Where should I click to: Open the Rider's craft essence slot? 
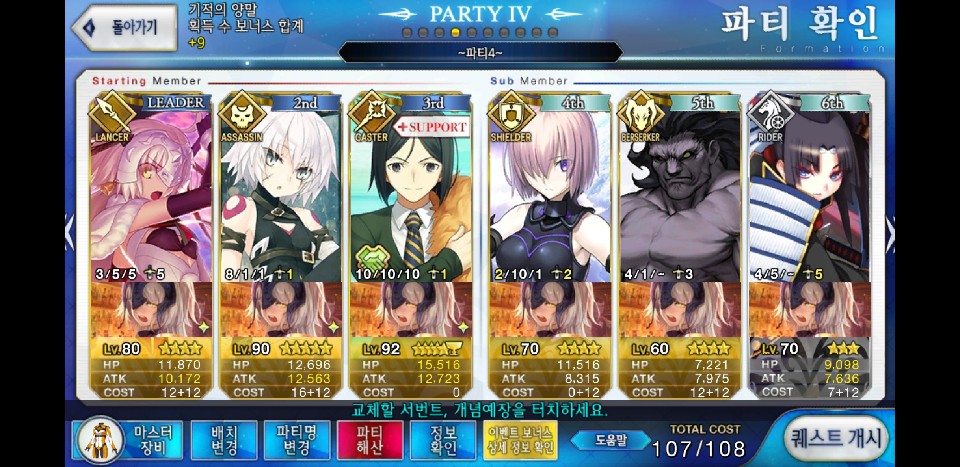coord(809,309)
